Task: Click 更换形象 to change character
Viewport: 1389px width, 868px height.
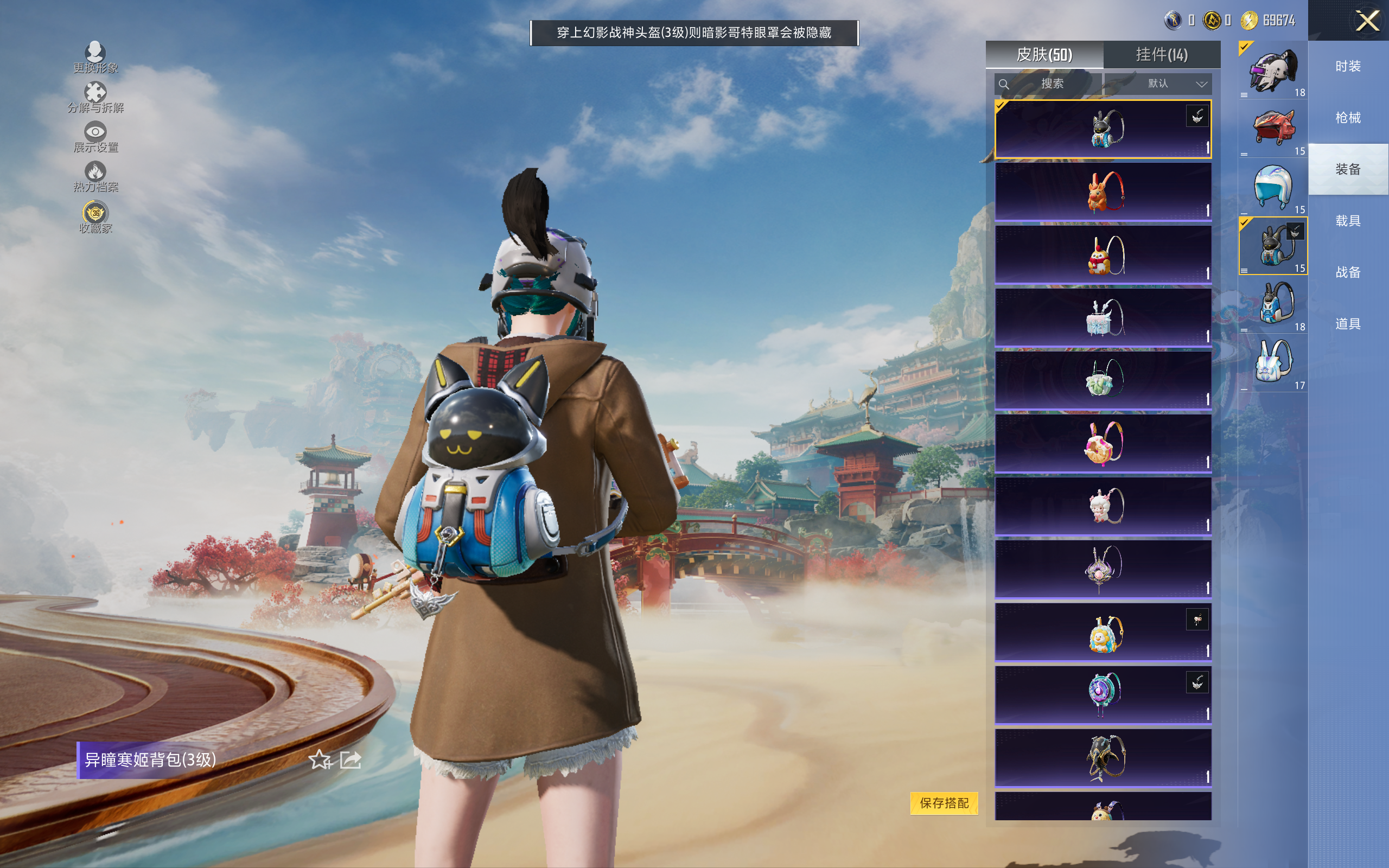Action: tap(95, 58)
